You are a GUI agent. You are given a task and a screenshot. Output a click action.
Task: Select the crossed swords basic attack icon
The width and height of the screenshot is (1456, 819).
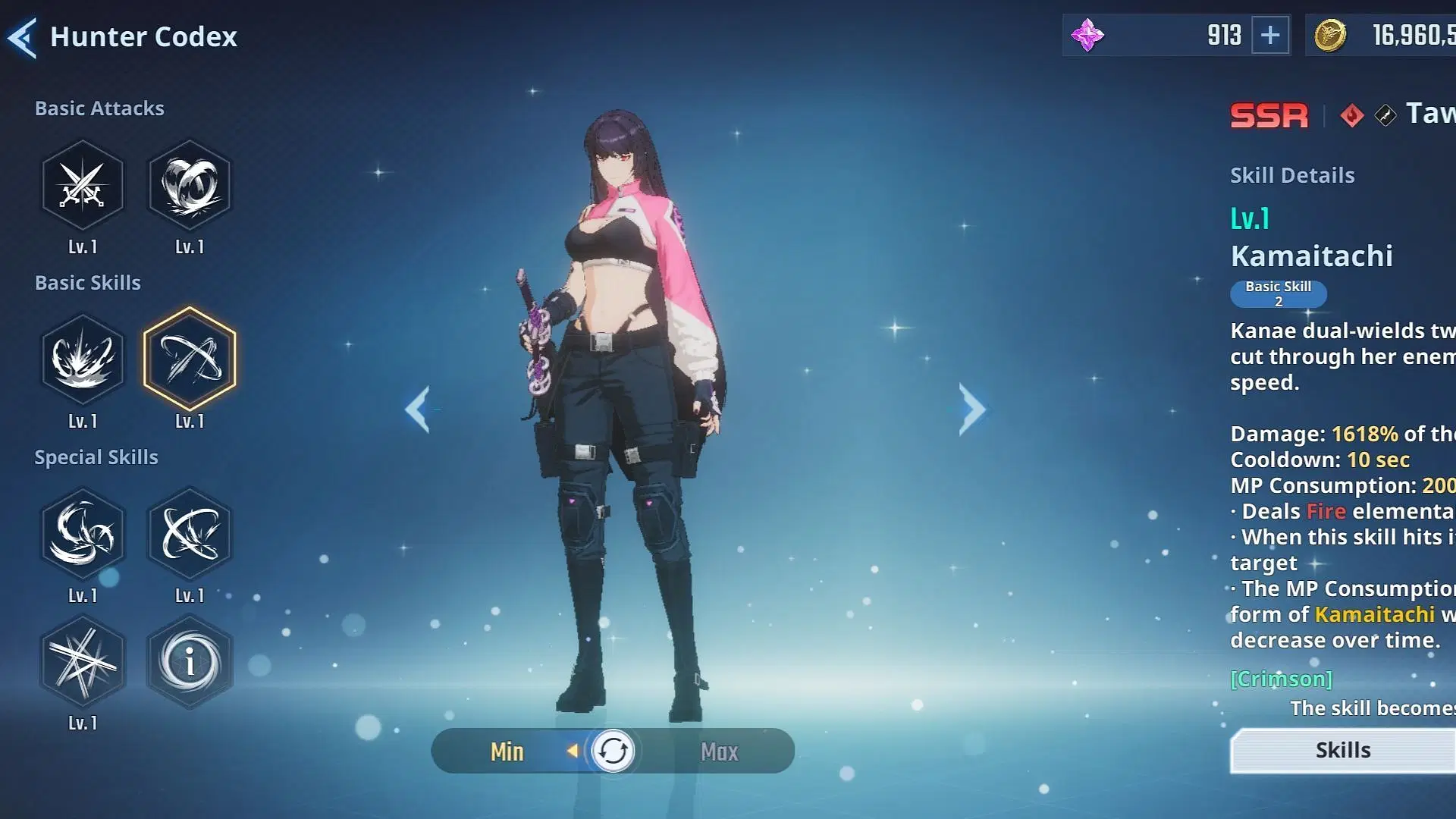83,186
